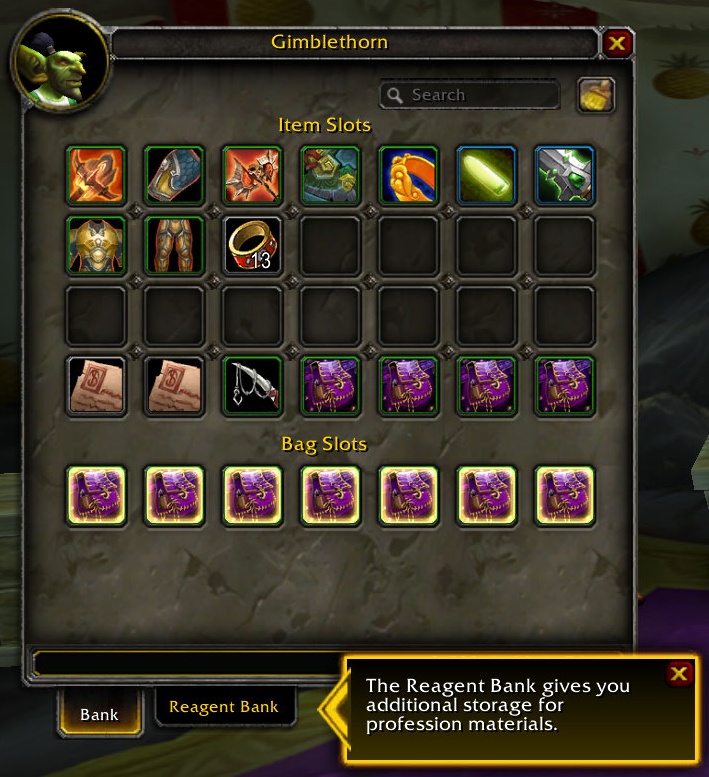Viewport: 709px width, 777px height.
Task: Select the silver fishing hook item
Action: coord(253,385)
